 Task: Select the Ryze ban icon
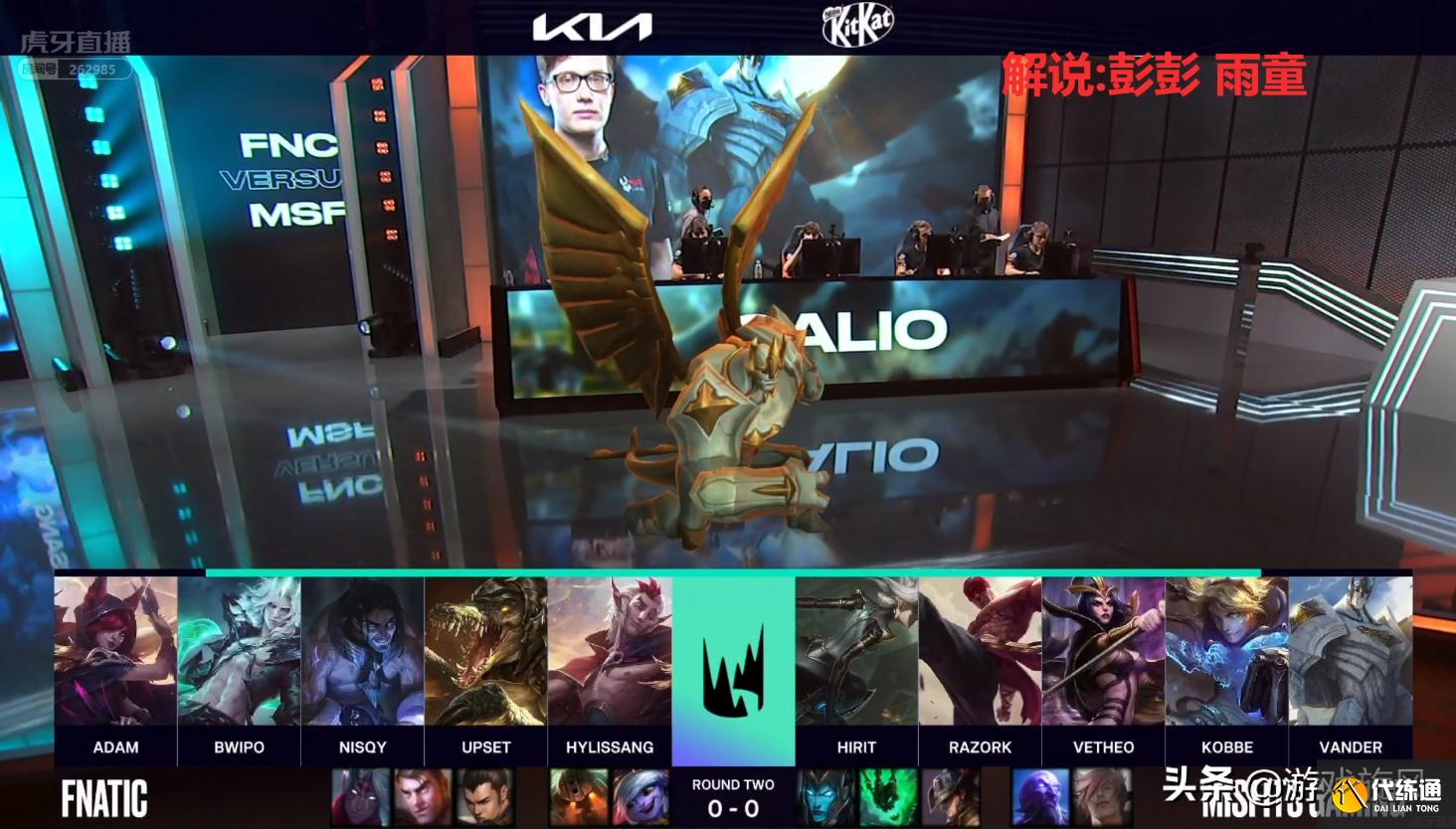tap(1039, 797)
